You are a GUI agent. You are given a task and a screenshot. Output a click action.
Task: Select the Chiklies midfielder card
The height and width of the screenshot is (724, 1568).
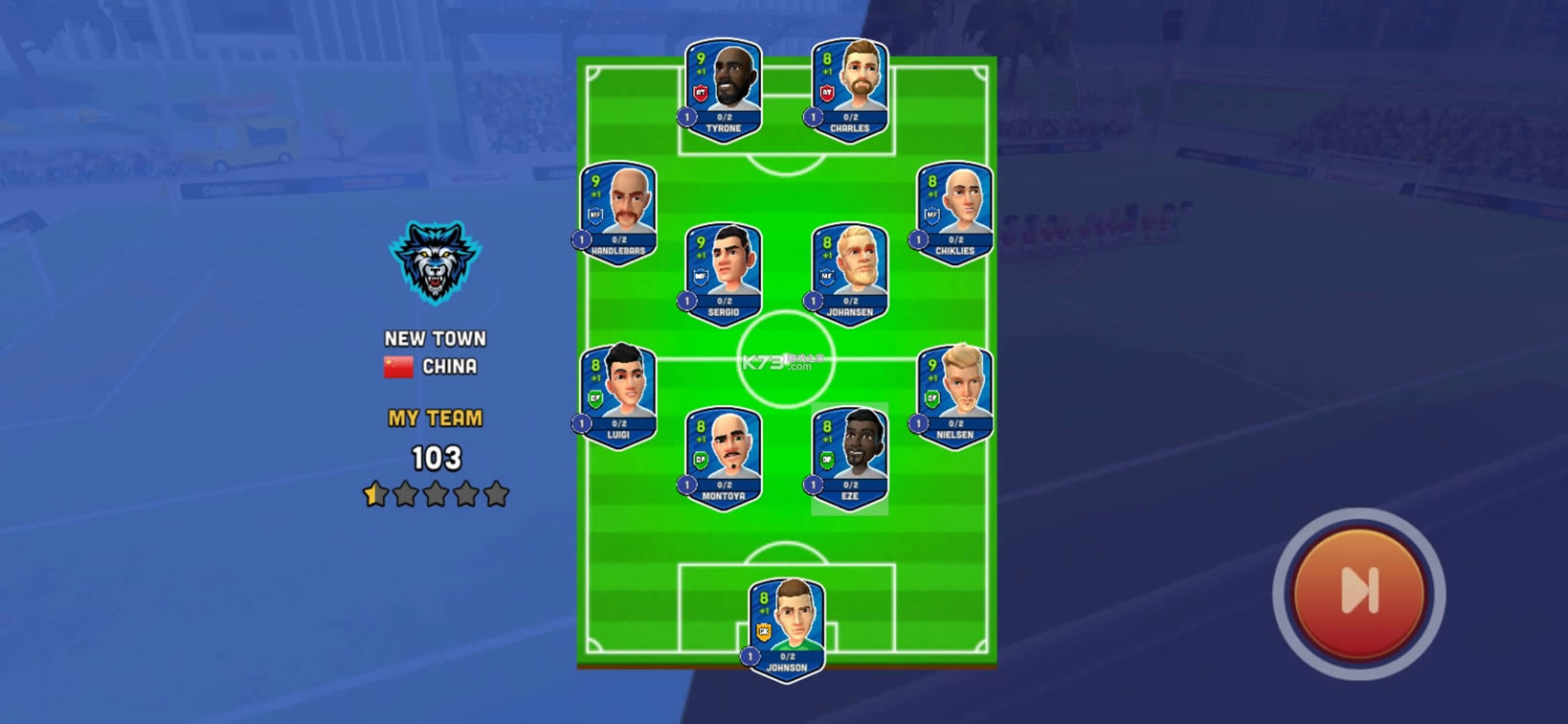954,214
